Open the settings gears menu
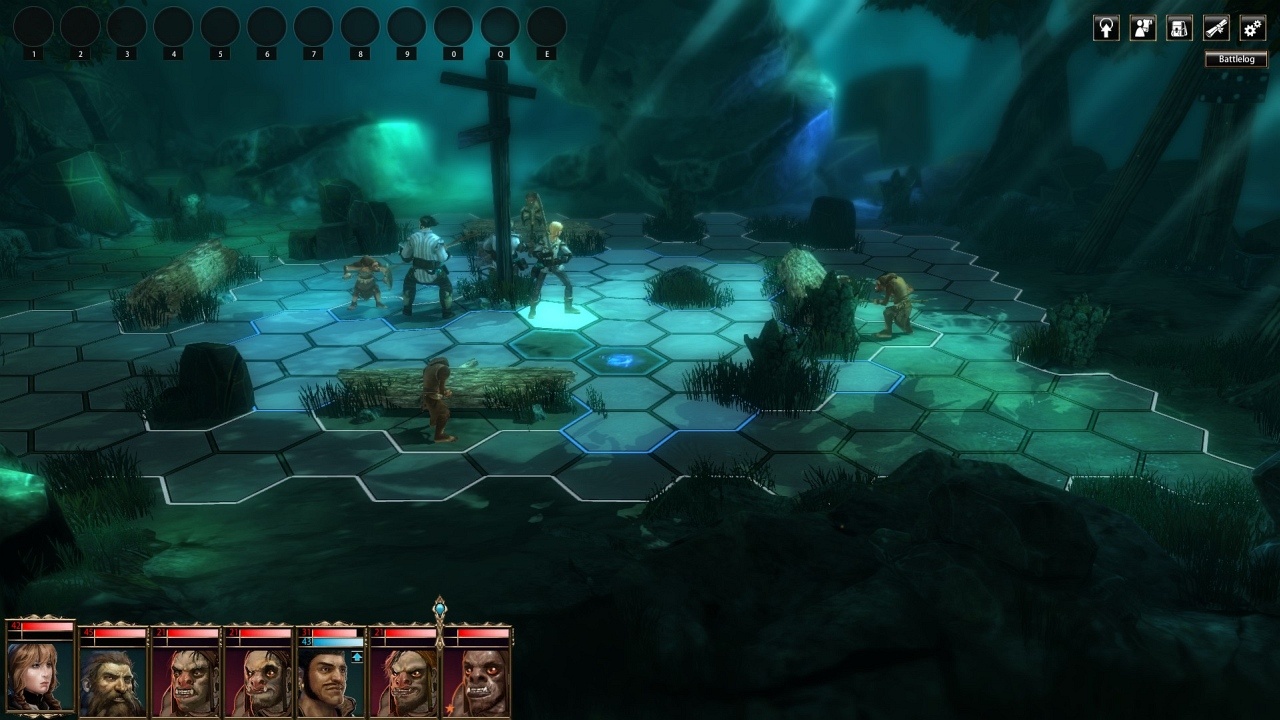This screenshot has height=720, width=1280. click(x=1253, y=28)
